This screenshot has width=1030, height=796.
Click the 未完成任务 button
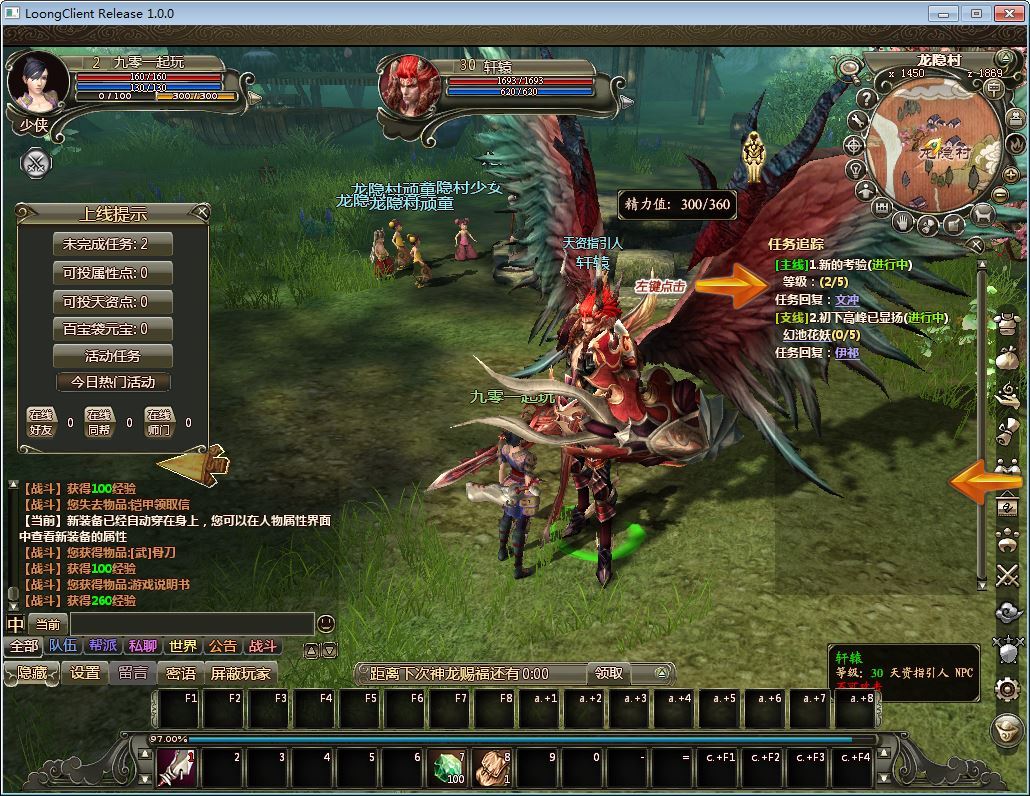(x=112, y=244)
